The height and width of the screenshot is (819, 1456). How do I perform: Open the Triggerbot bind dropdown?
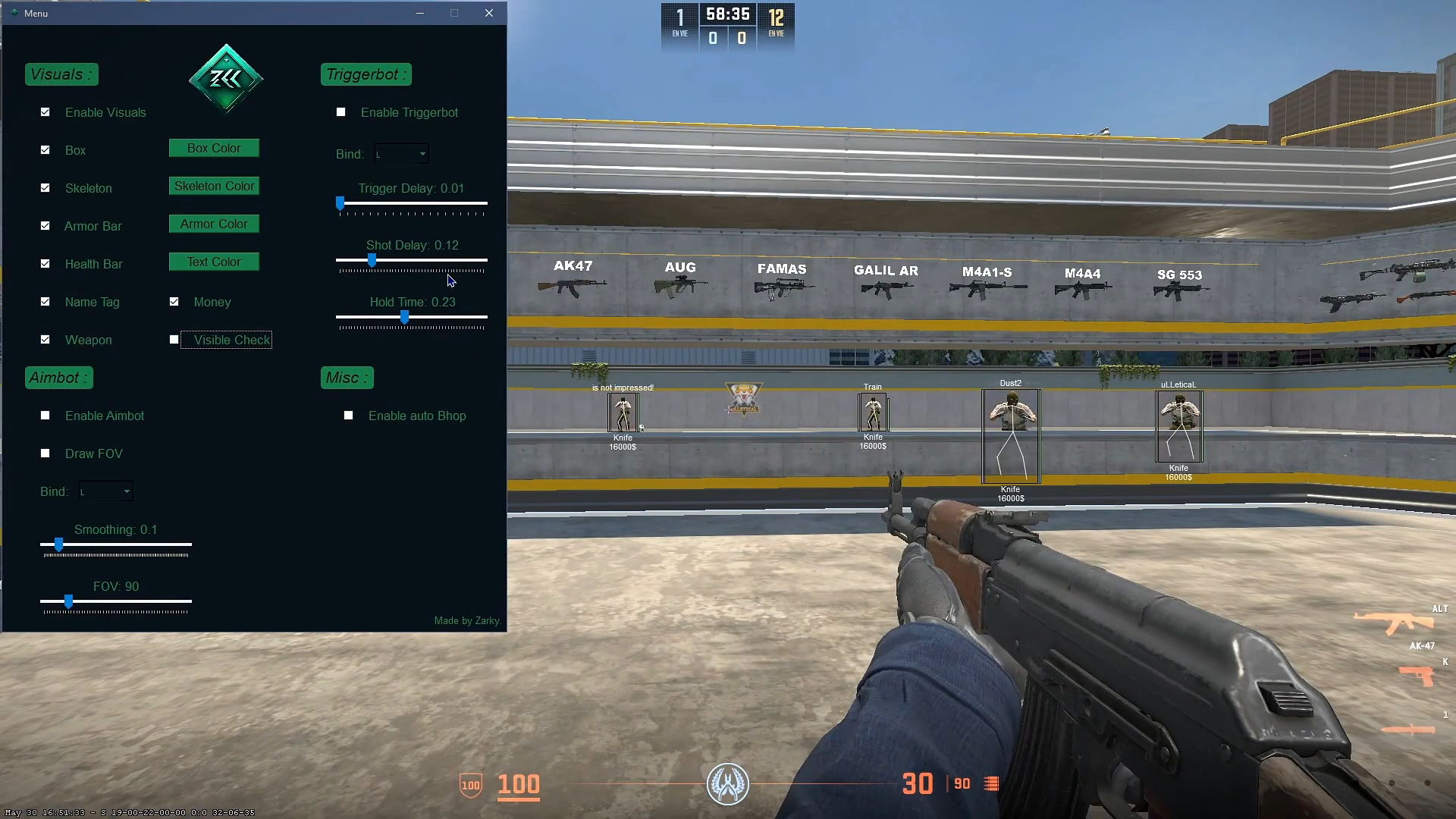[x=401, y=153]
